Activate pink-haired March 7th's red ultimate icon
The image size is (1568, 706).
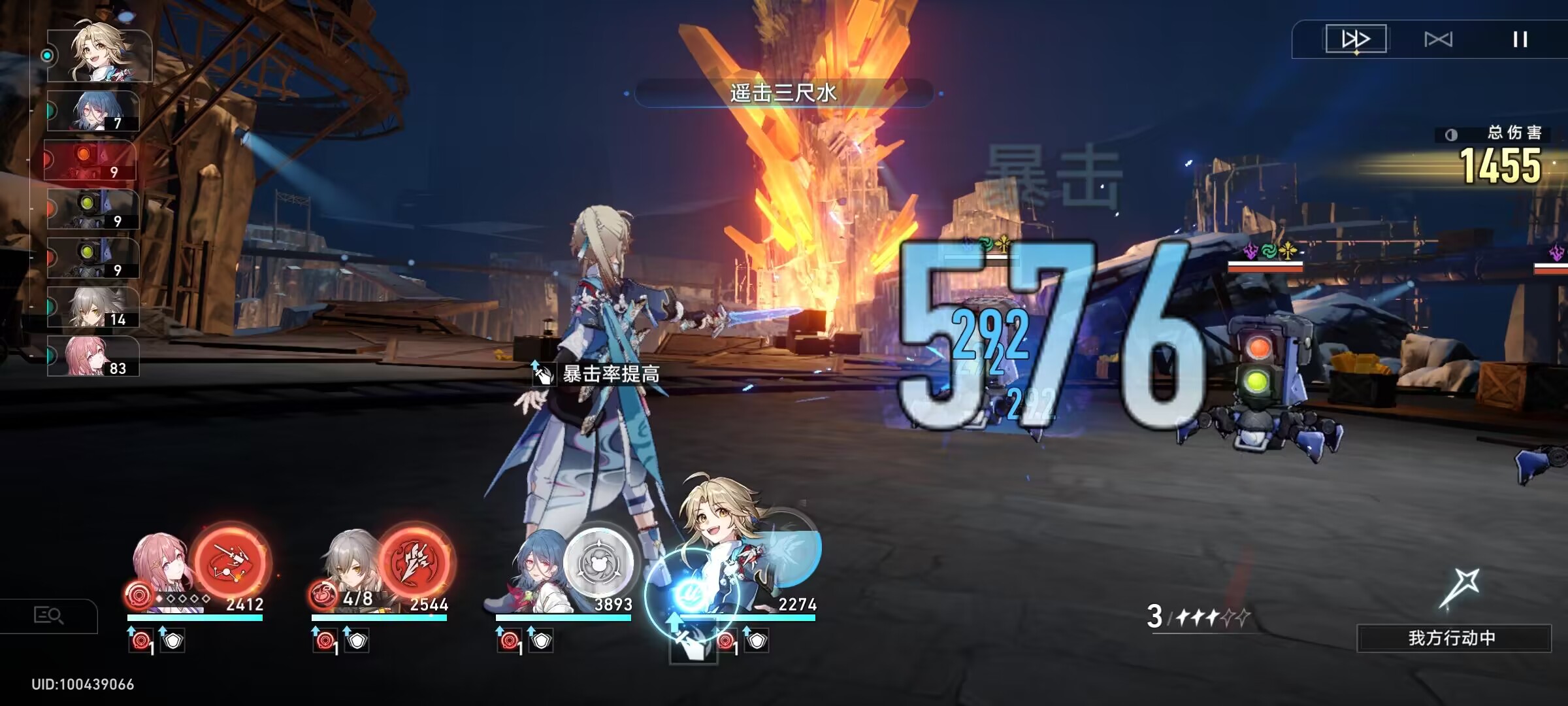point(231,562)
